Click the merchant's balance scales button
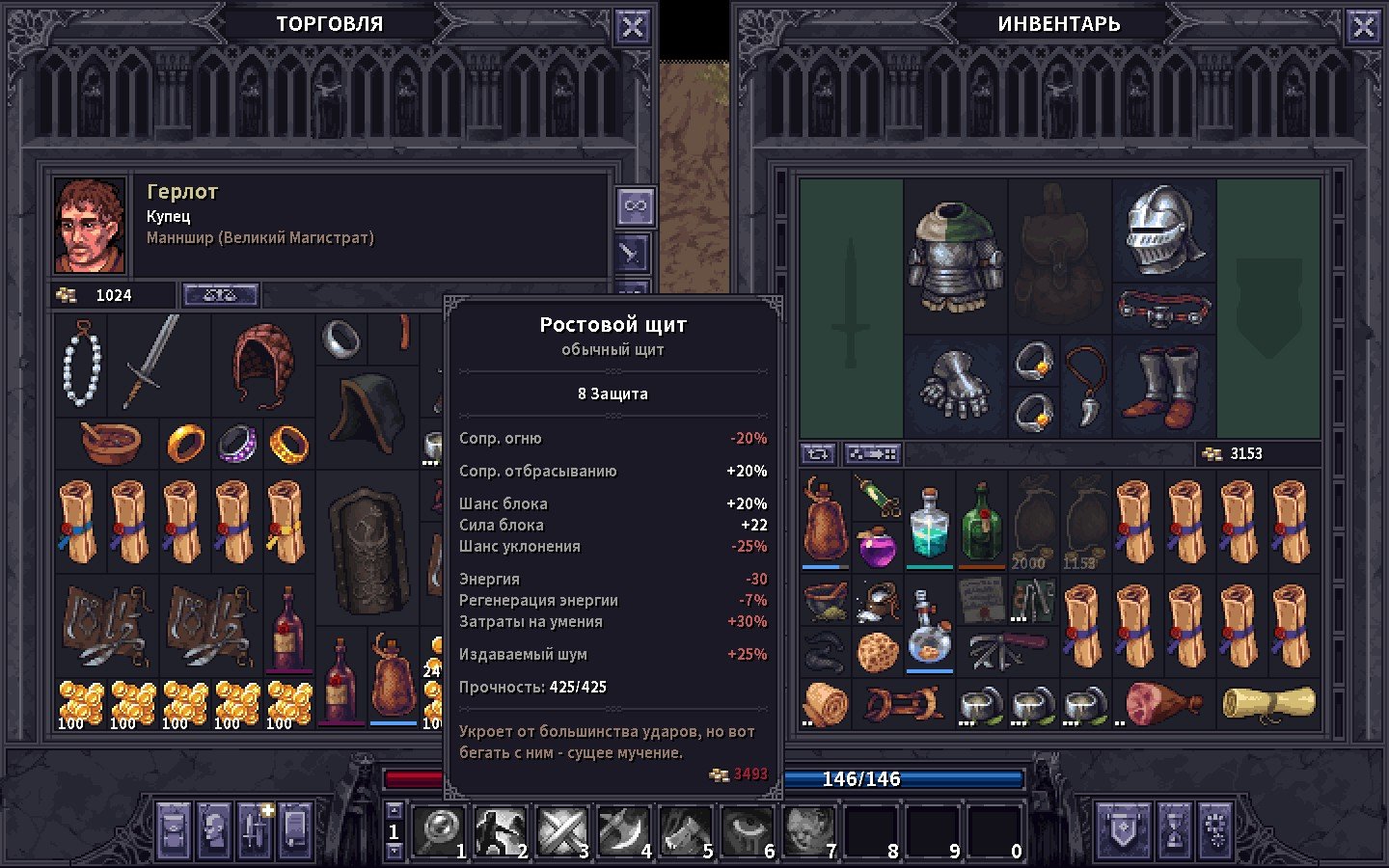The width and height of the screenshot is (1389, 868). (220, 295)
